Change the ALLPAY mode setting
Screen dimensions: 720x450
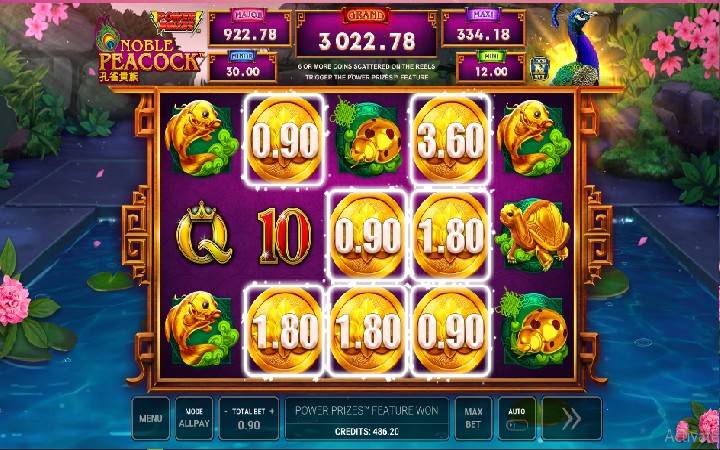pos(193,419)
